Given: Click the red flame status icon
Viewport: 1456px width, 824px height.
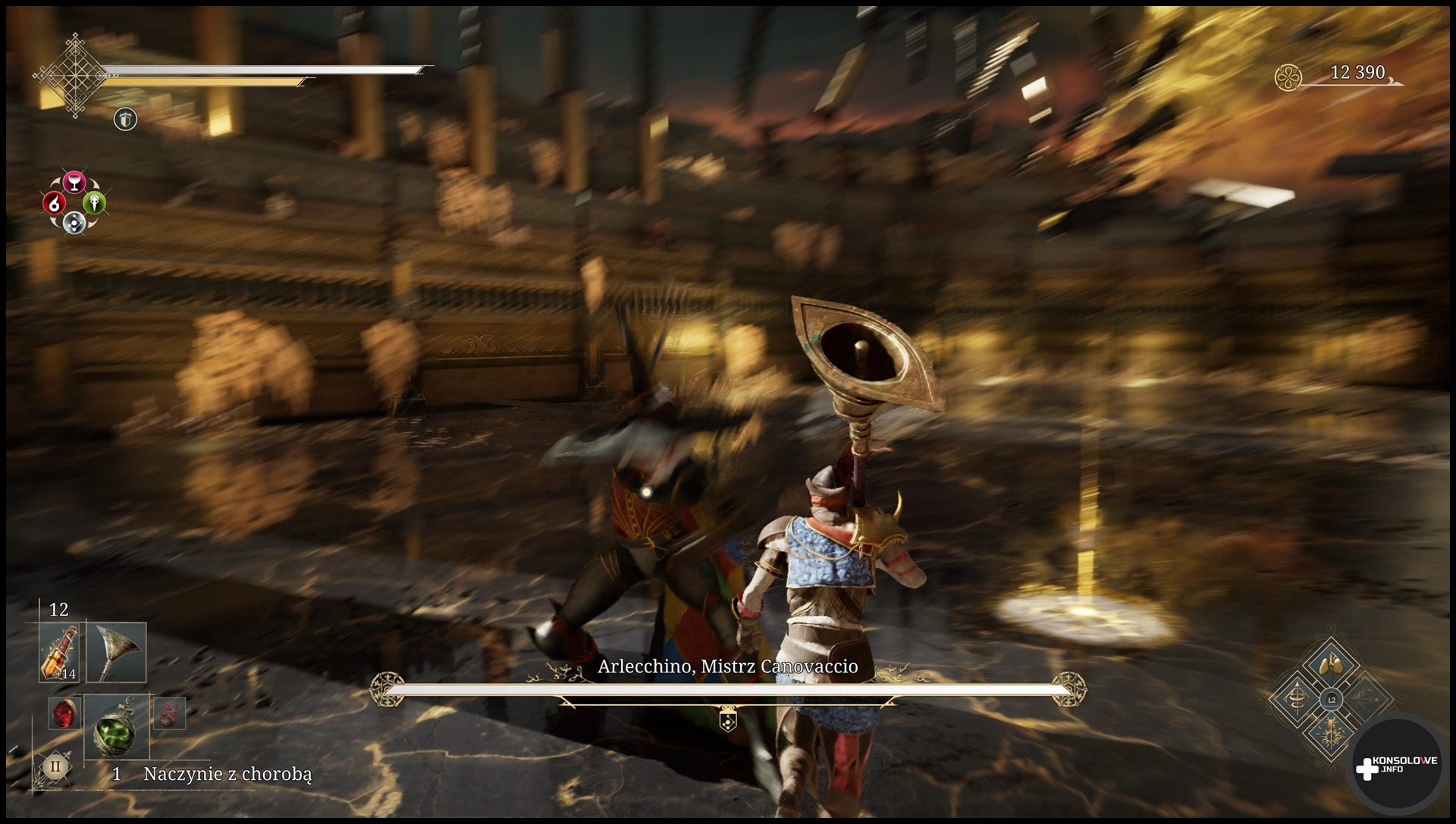Looking at the screenshot, I should click(52, 202).
